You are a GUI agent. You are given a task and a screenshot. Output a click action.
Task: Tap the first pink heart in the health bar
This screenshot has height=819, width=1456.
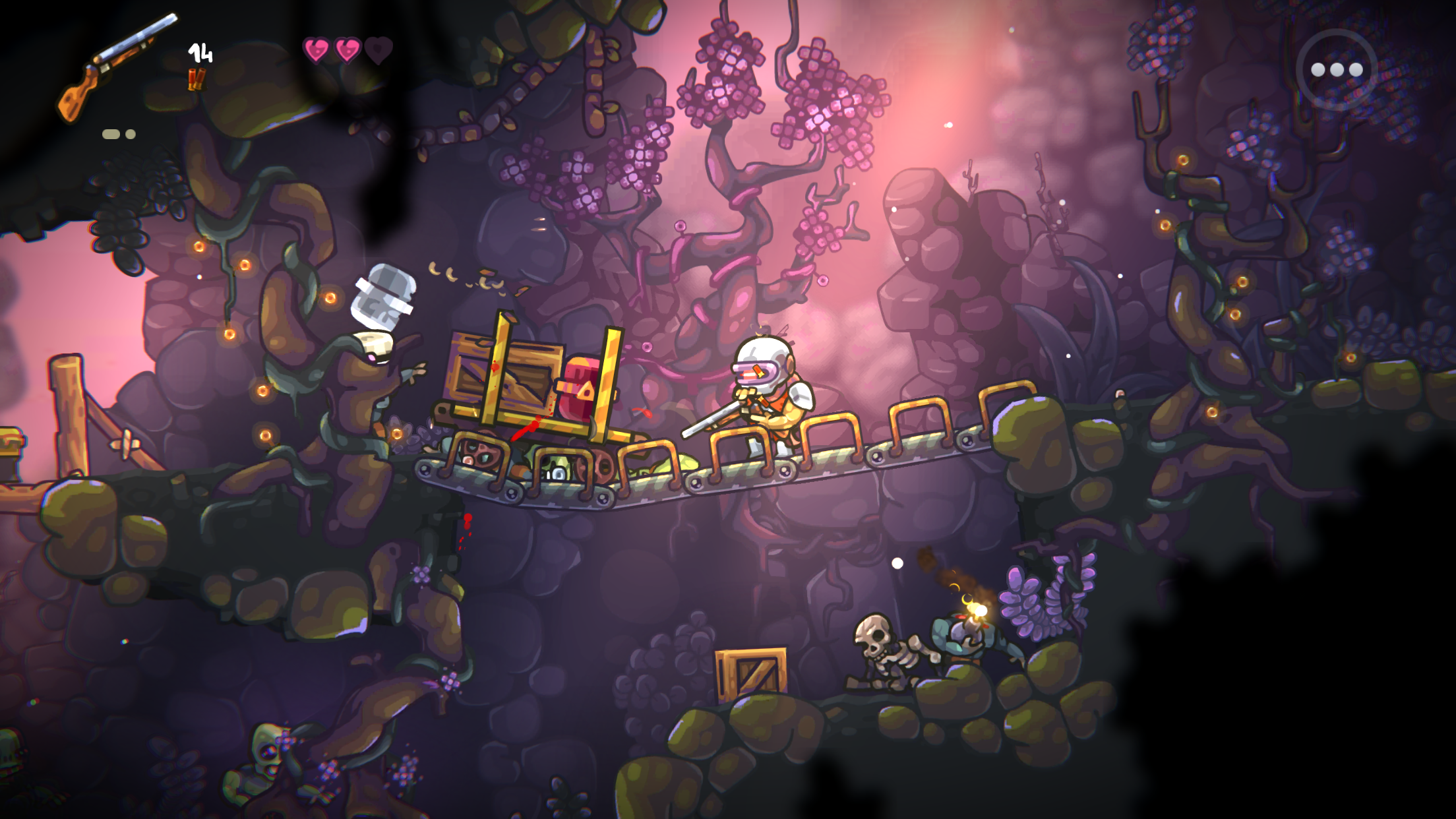click(318, 49)
